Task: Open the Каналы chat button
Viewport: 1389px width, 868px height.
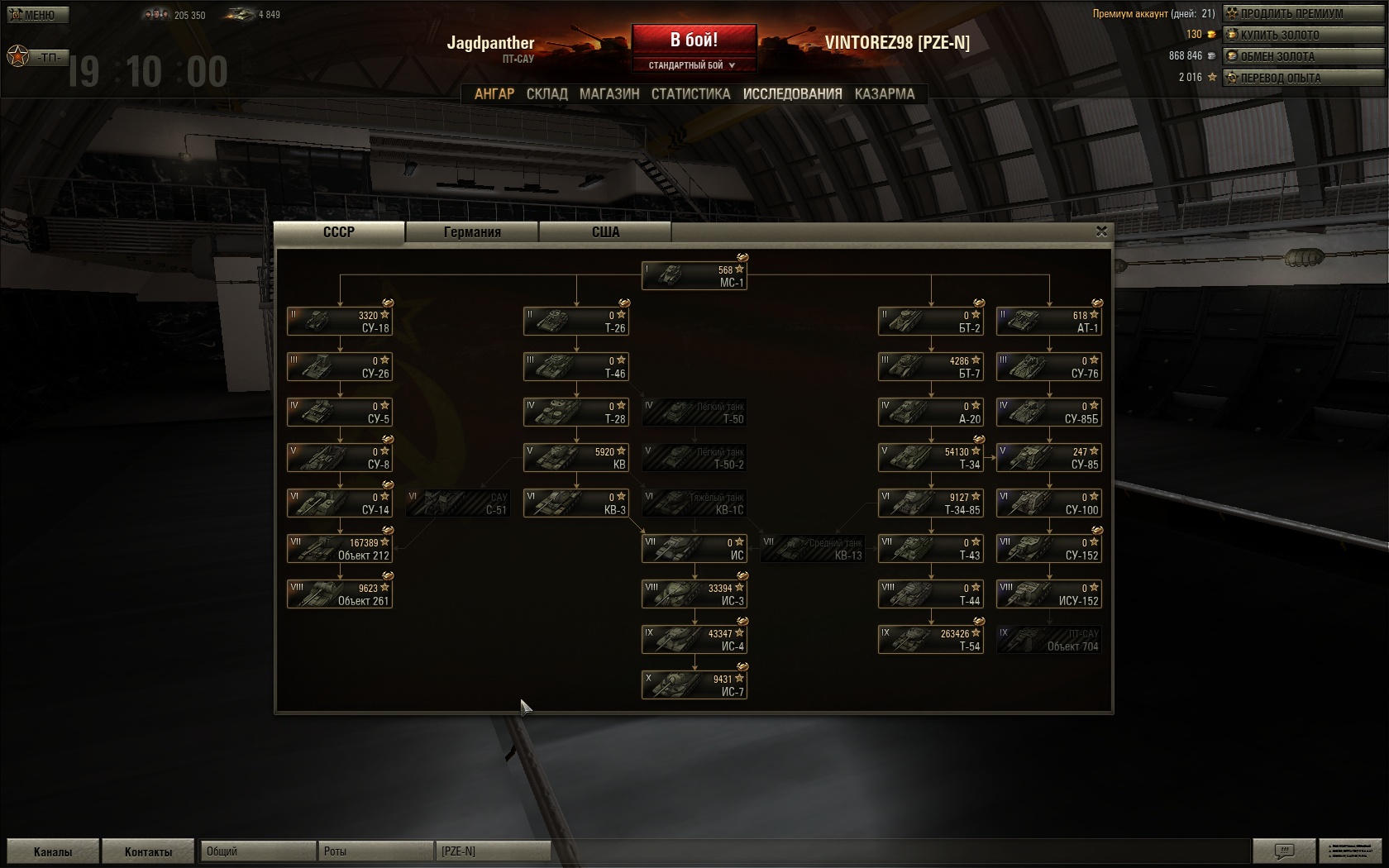Action: tap(53, 851)
